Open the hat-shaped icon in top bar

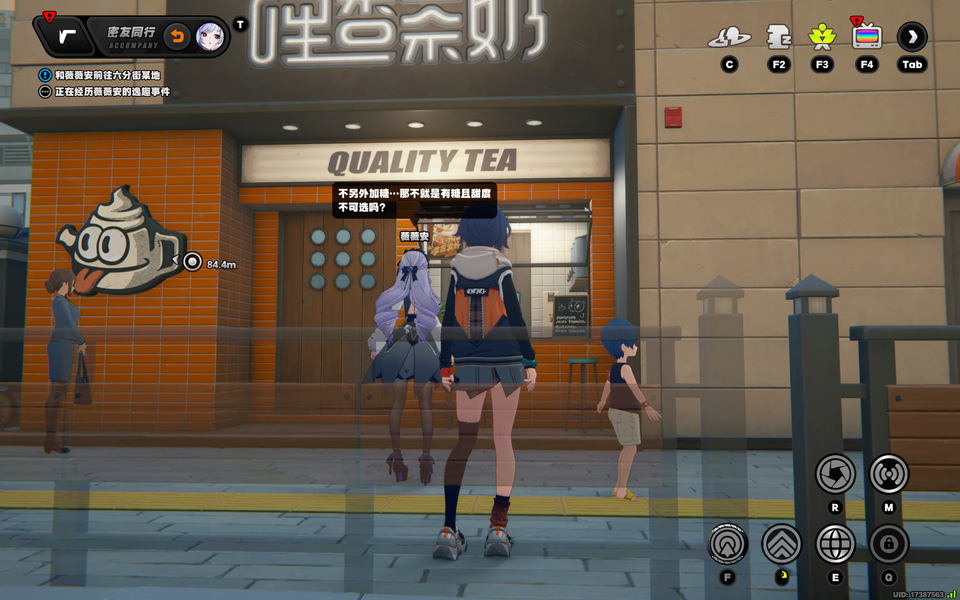[x=729, y=38]
